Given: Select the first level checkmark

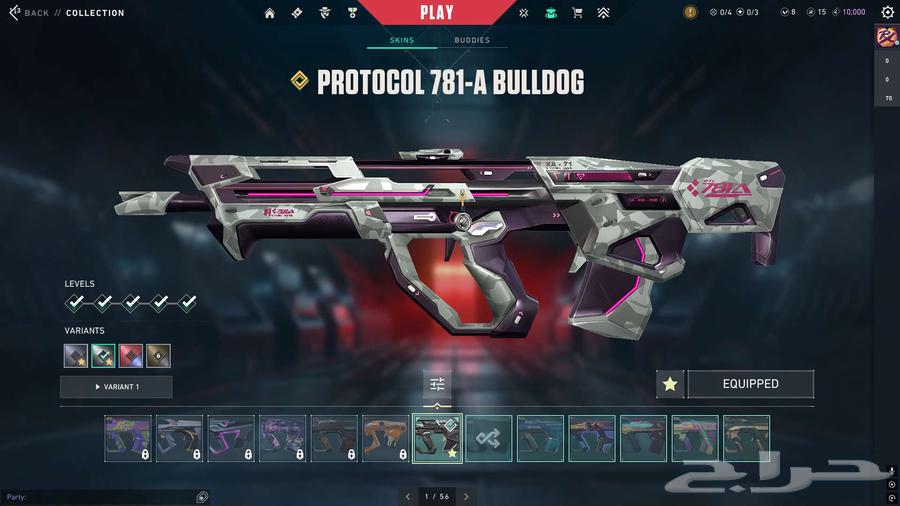Looking at the screenshot, I should 75,302.
